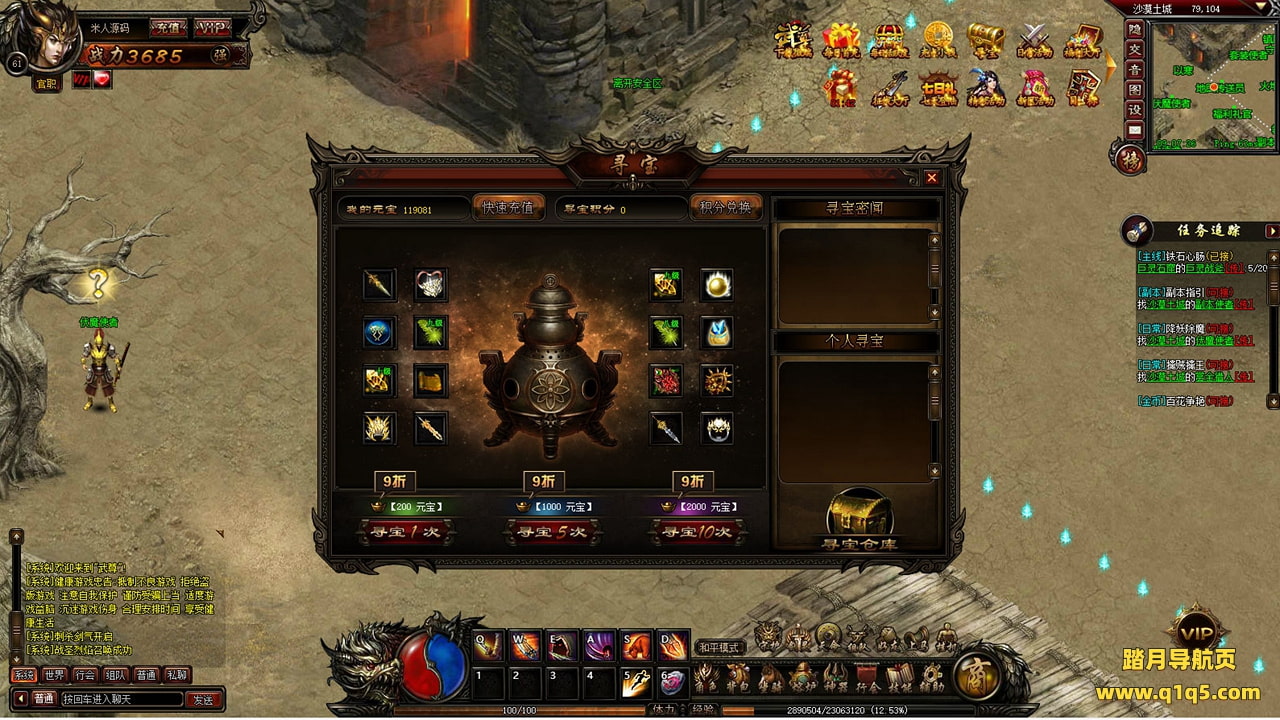Choose 寻宝5次 five-draw option

551,532
